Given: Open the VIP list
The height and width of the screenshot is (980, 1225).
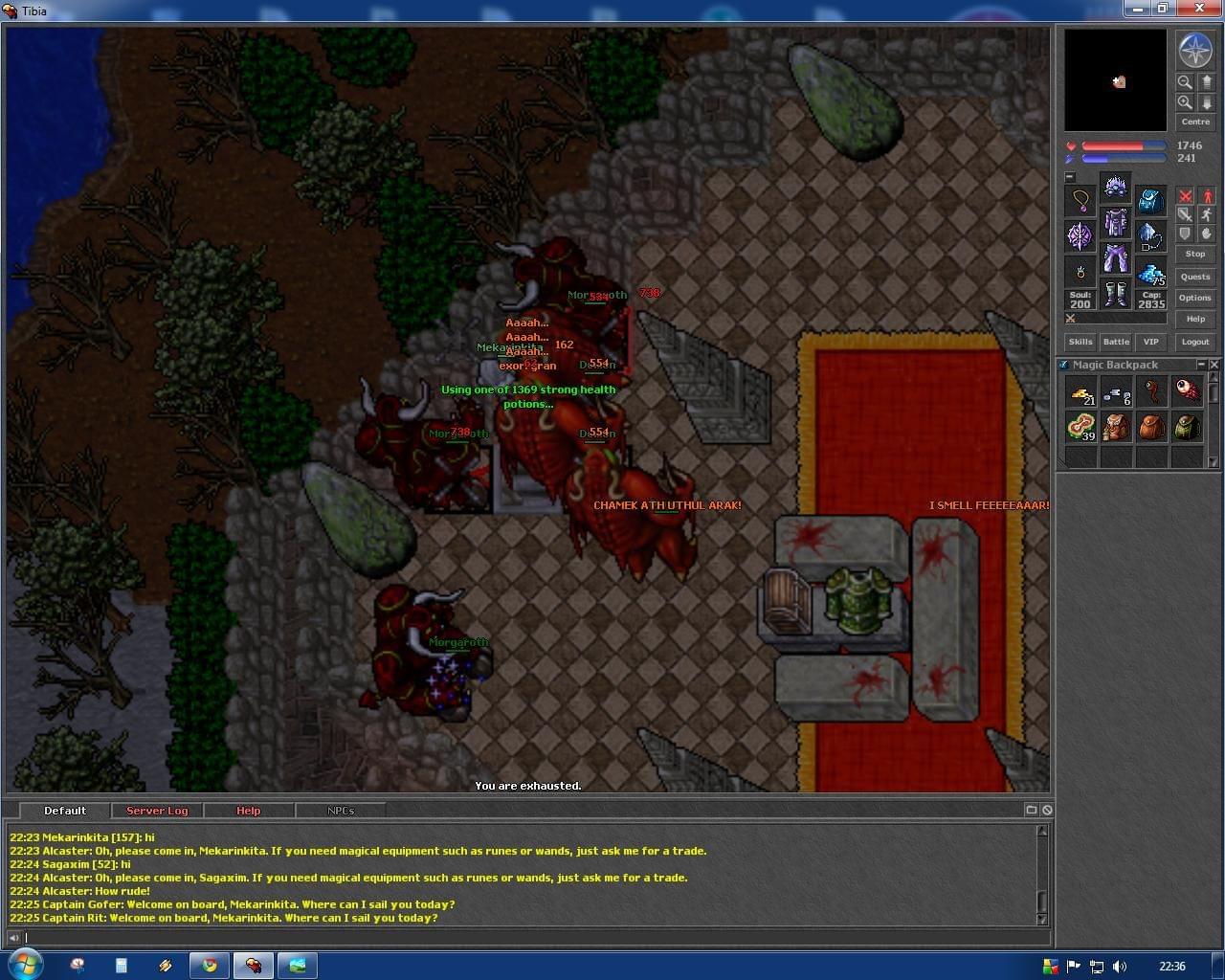Looking at the screenshot, I should click(1151, 342).
